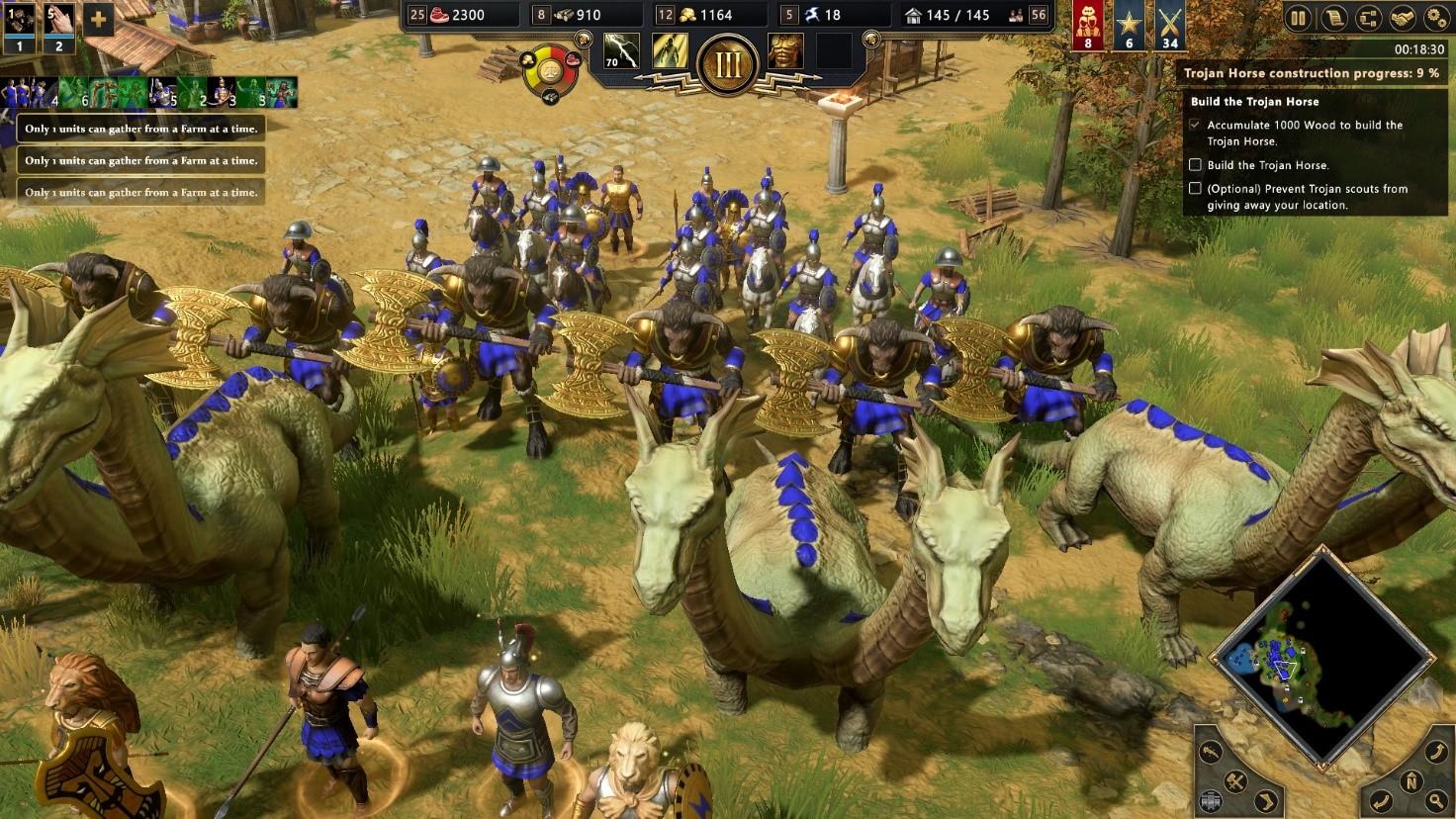This screenshot has width=1456, height=819.
Task: Select the crossed-axes military icon beside minimap
Action: click(x=1234, y=782)
